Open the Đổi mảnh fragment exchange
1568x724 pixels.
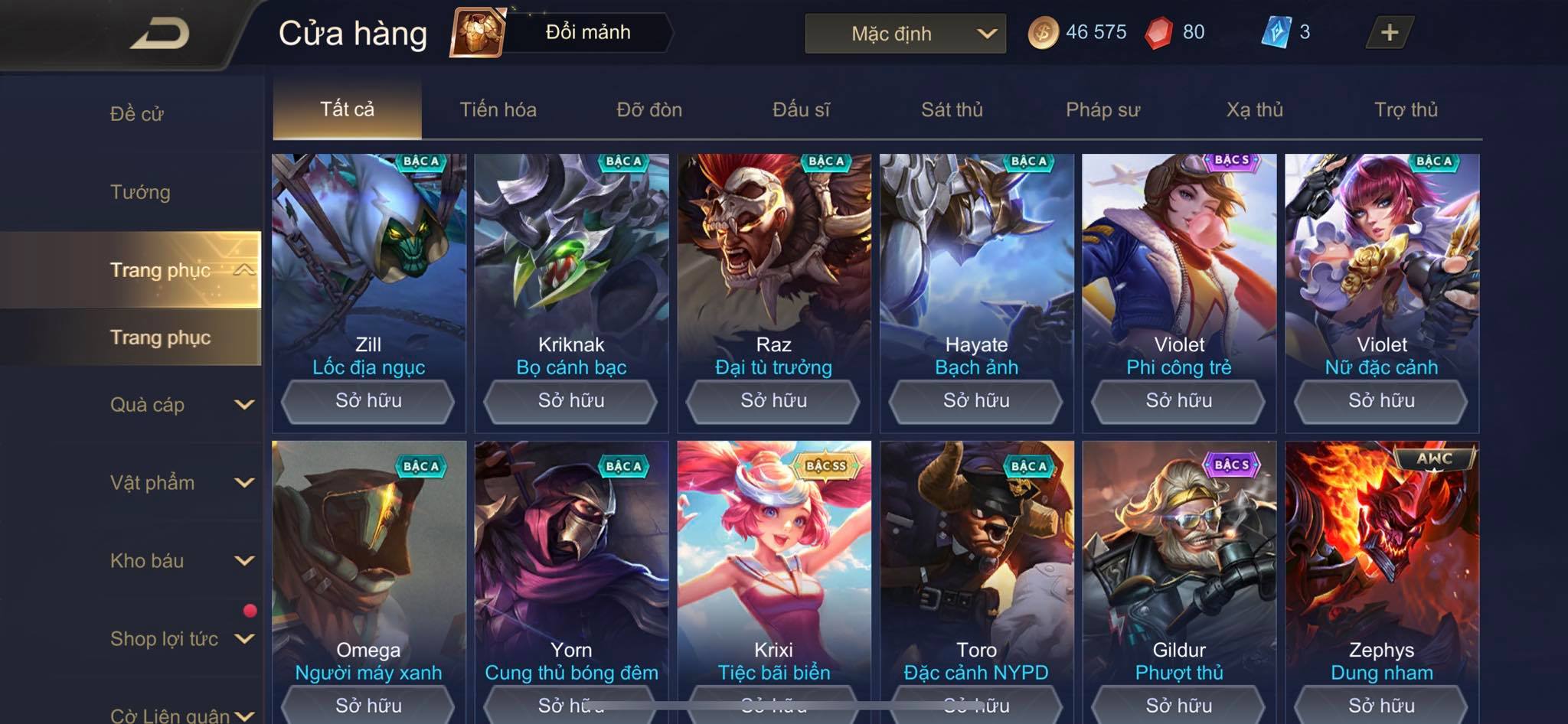(x=563, y=33)
